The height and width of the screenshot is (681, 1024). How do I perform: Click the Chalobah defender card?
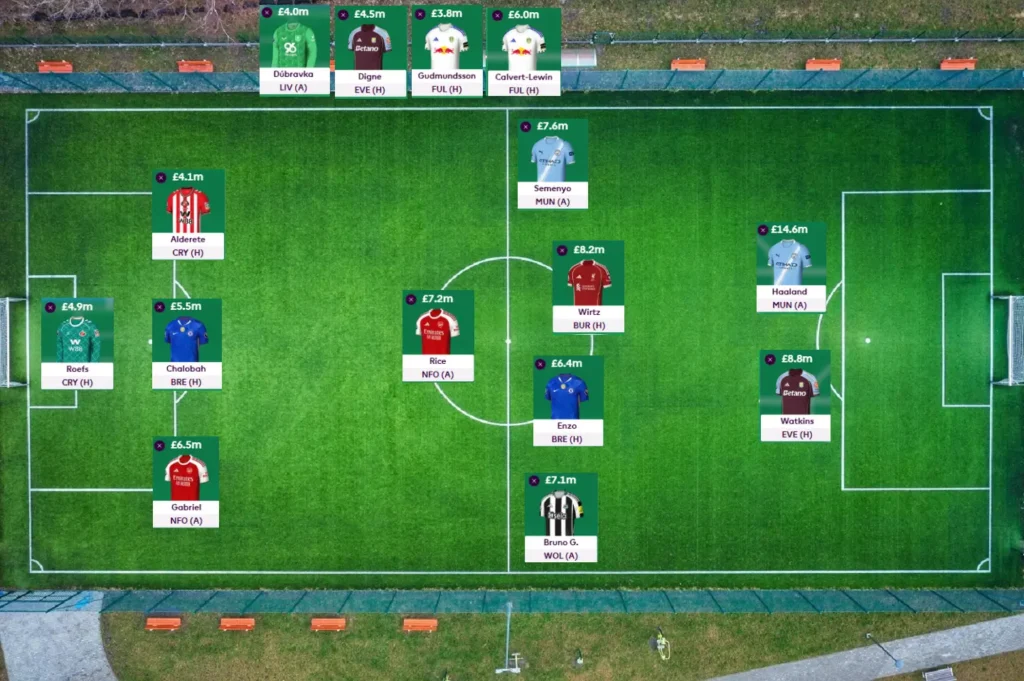(x=187, y=340)
